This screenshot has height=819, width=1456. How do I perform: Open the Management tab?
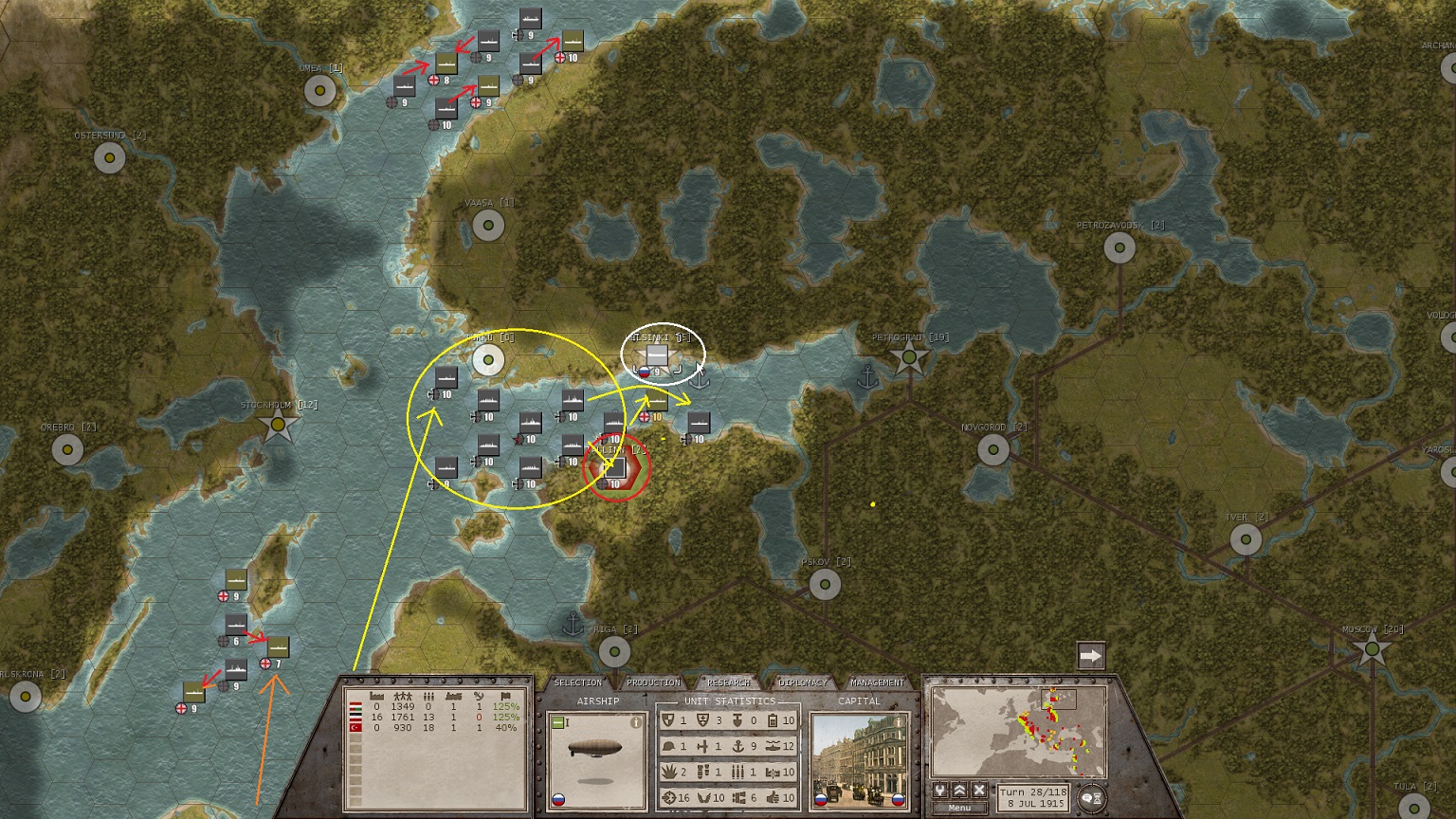pyautogui.click(x=878, y=682)
